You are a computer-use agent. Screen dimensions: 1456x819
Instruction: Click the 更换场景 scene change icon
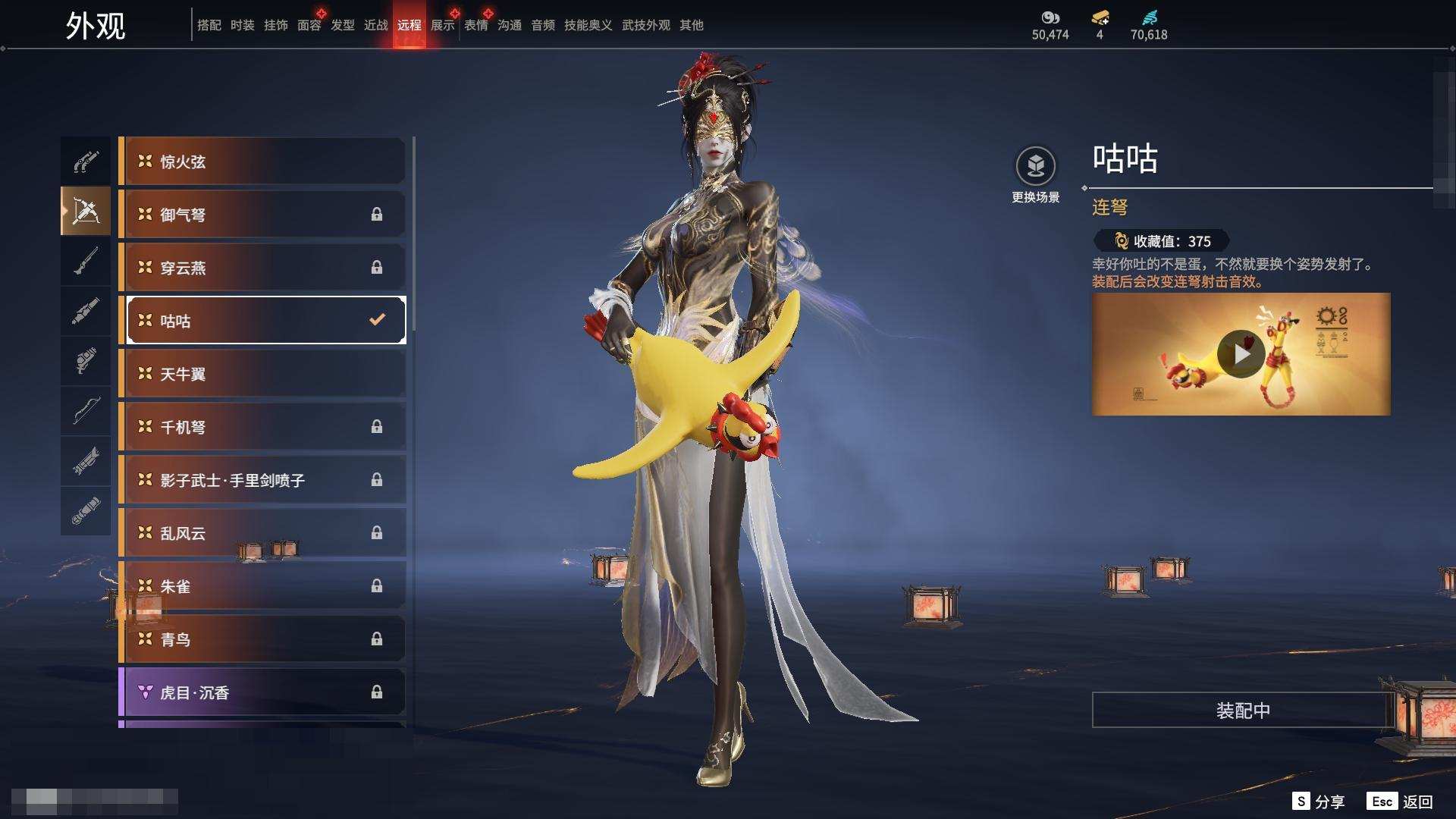[x=1035, y=166]
